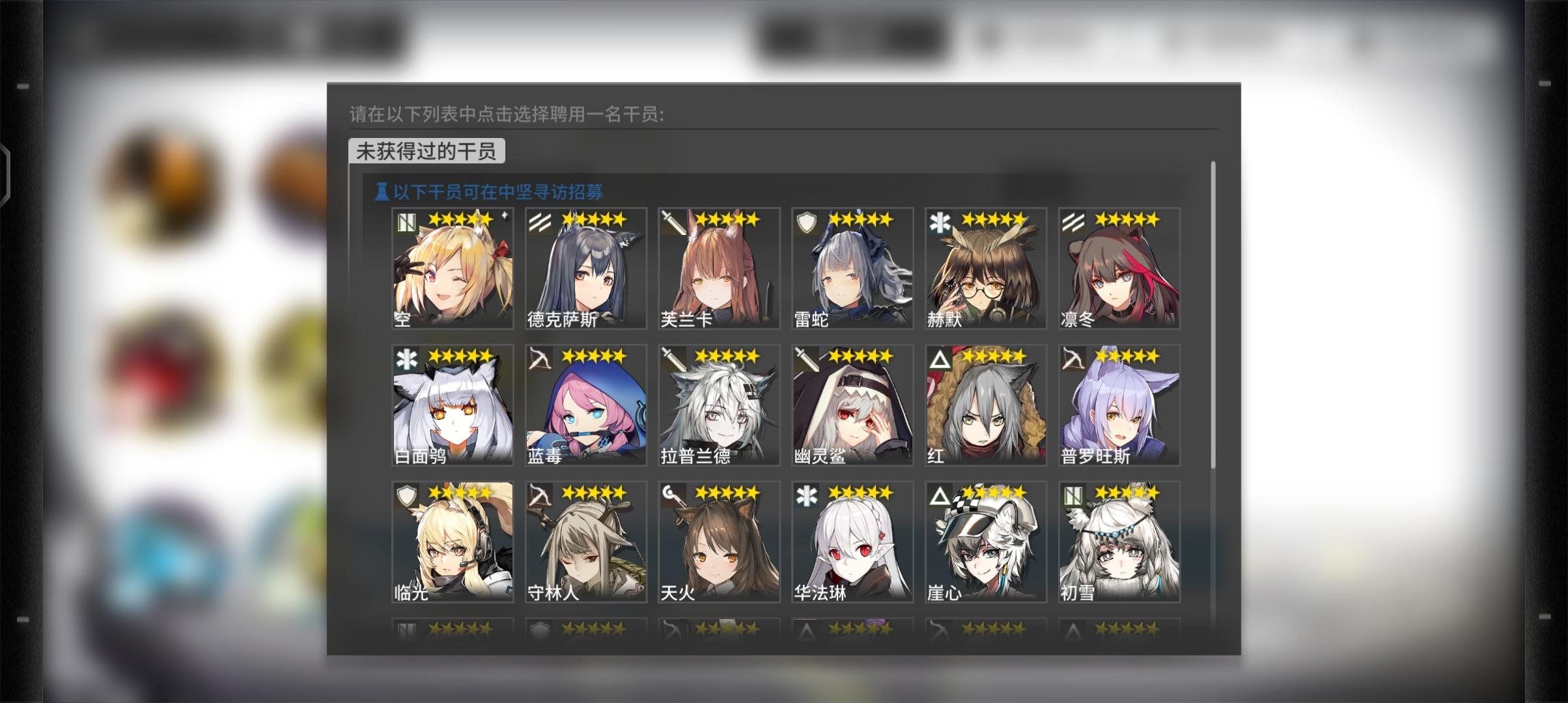
Task: Select operator 拉普兰德 from the list
Action: click(718, 404)
